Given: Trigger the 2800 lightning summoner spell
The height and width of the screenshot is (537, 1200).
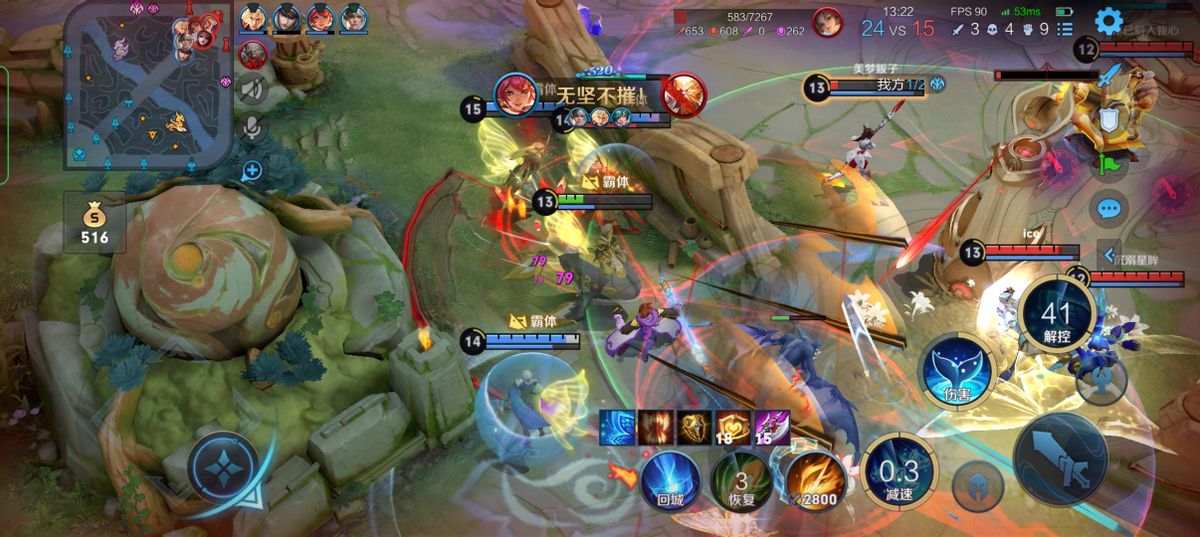Looking at the screenshot, I should click(813, 480).
